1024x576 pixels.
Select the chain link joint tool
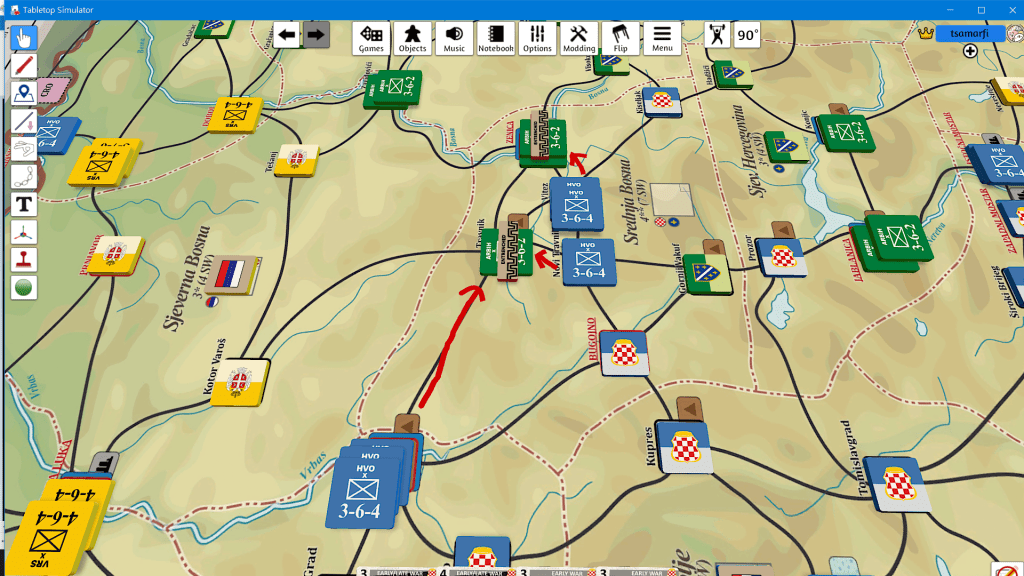point(24,177)
